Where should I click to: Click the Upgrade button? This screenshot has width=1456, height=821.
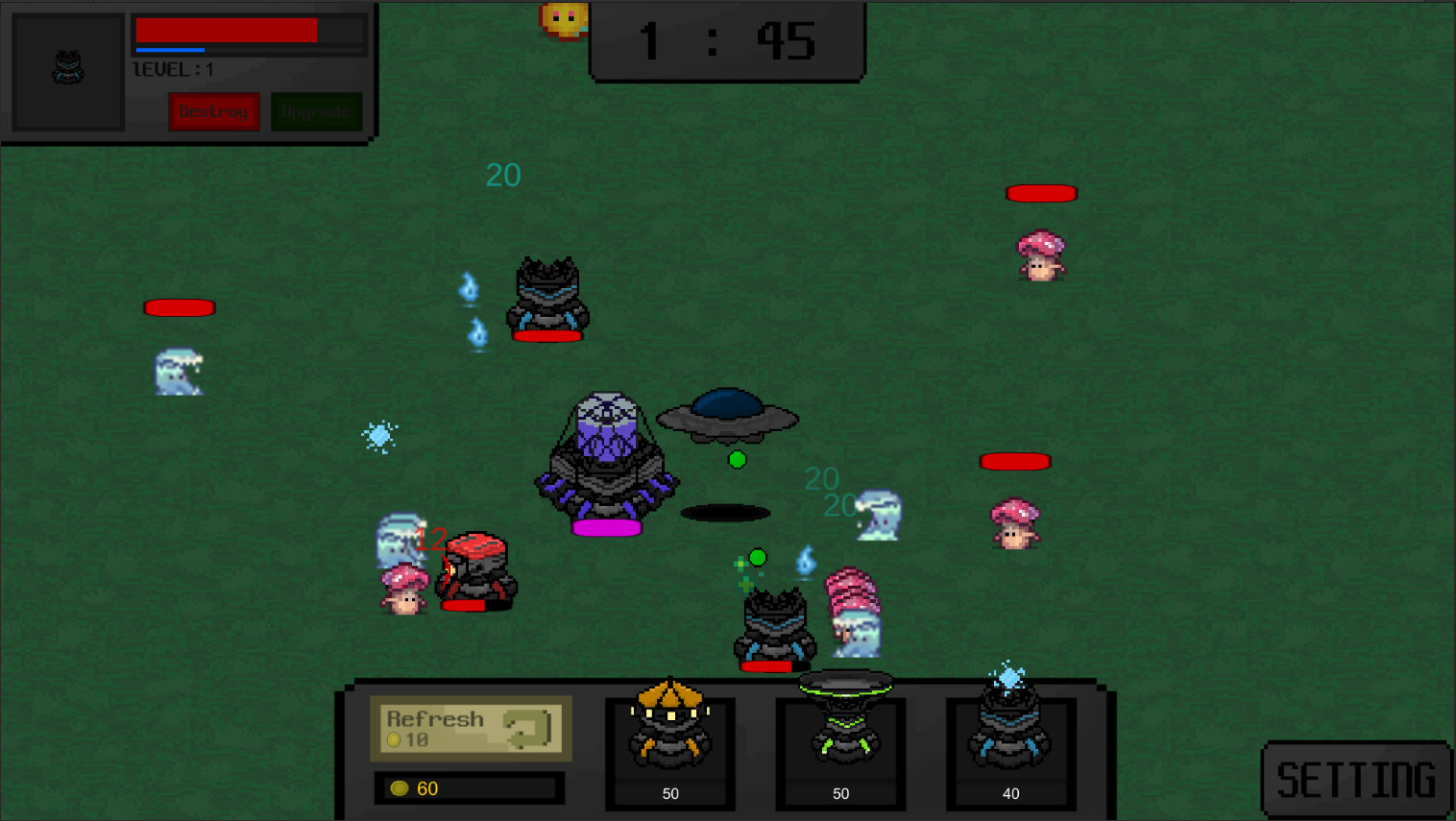tap(317, 111)
